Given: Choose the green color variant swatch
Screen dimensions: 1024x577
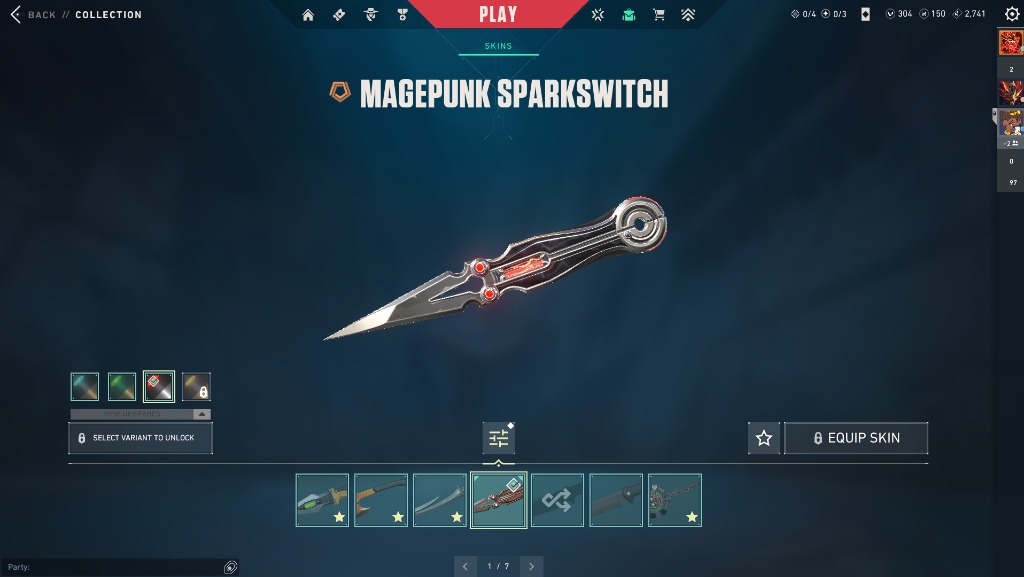Looking at the screenshot, I should 122,387.
